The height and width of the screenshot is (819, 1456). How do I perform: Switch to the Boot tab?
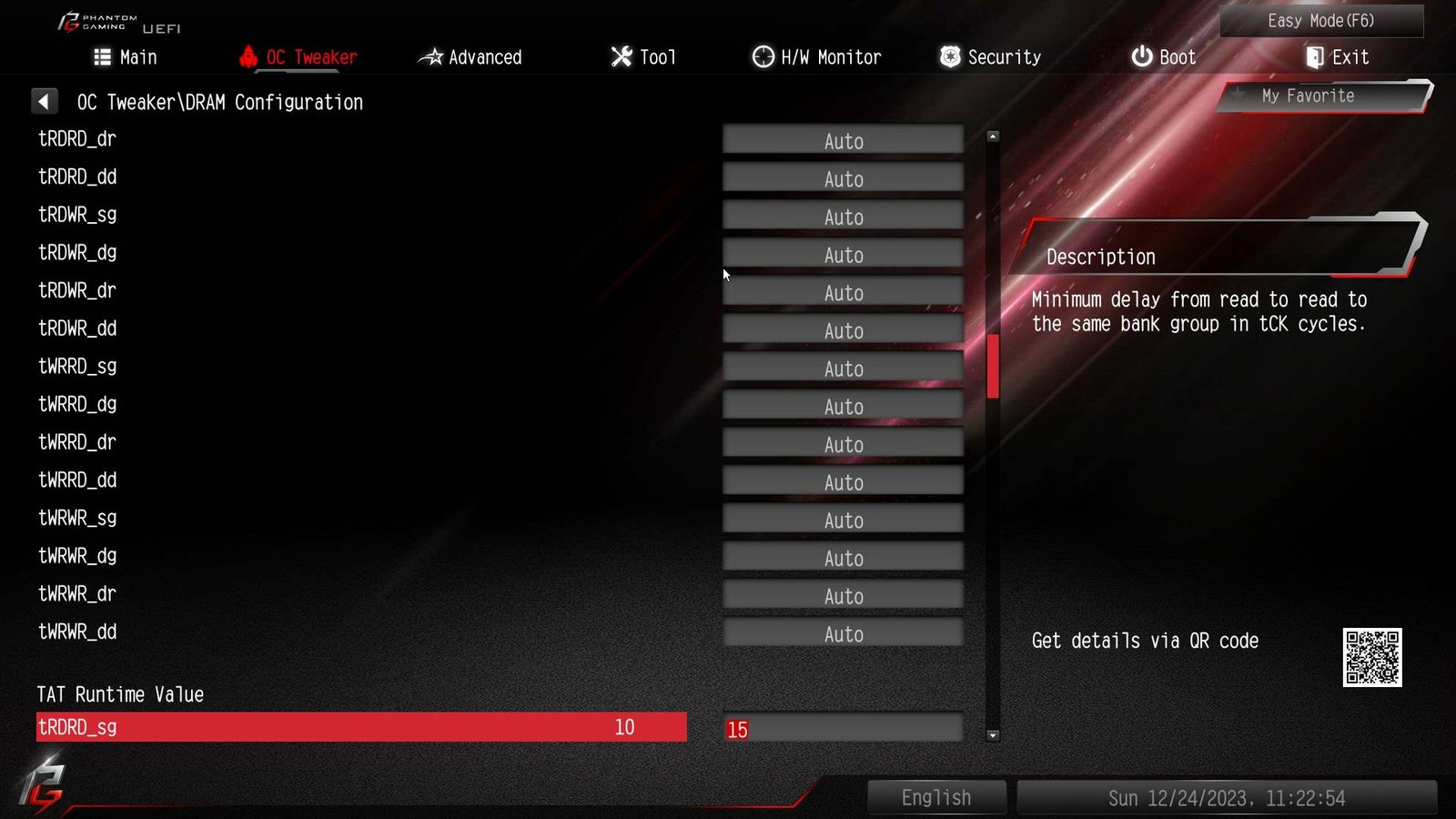(x=1163, y=57)
